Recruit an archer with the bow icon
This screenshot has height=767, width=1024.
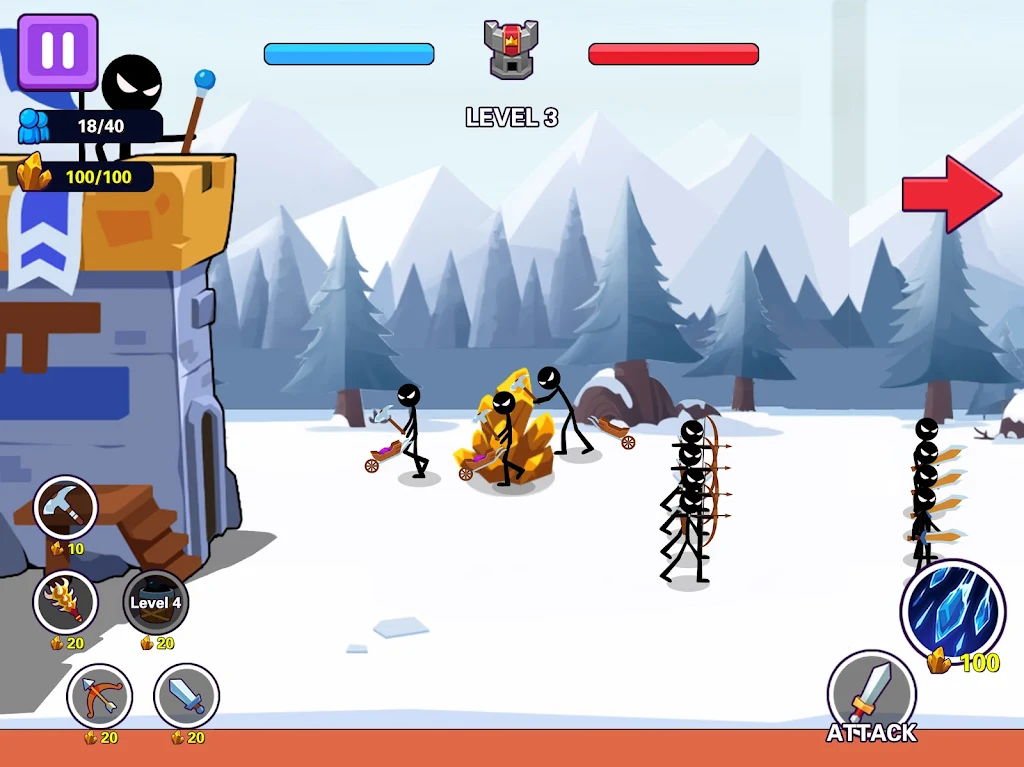[99, 696]
